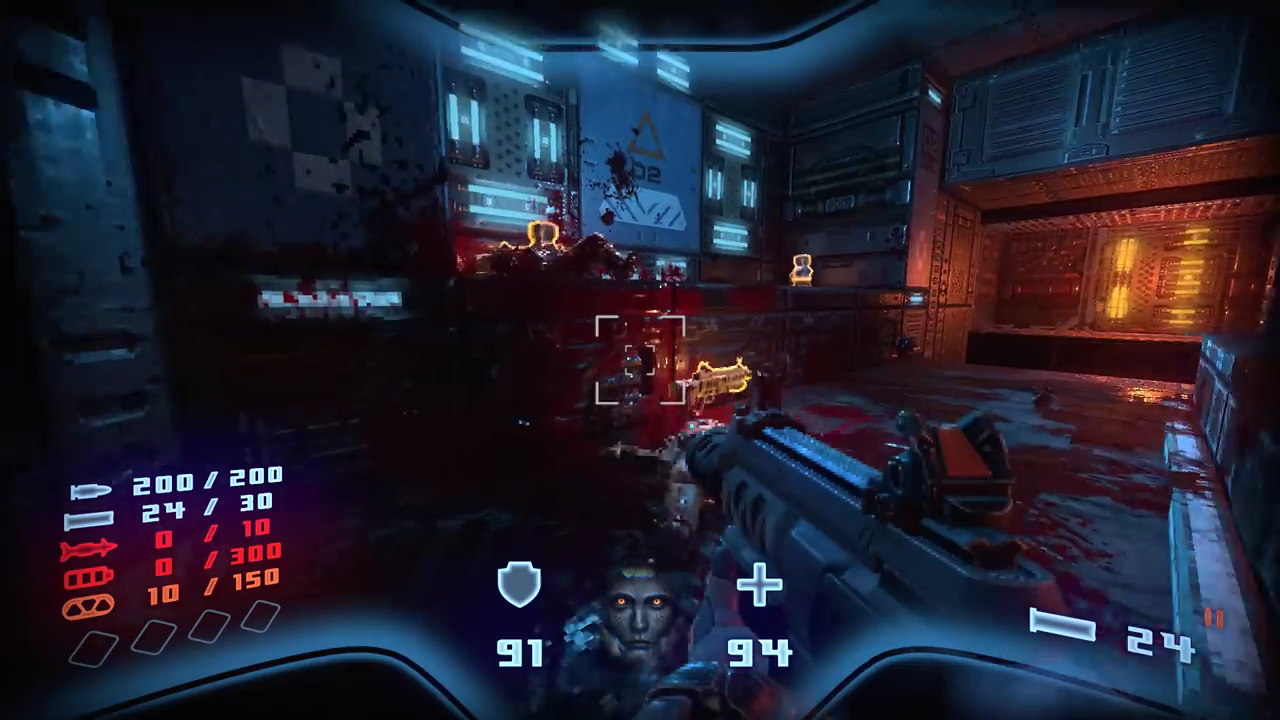Select the bullet ammo icon
Viewport: 1280px width, 720px height.
pyautogui.click(x=90, y=490)
